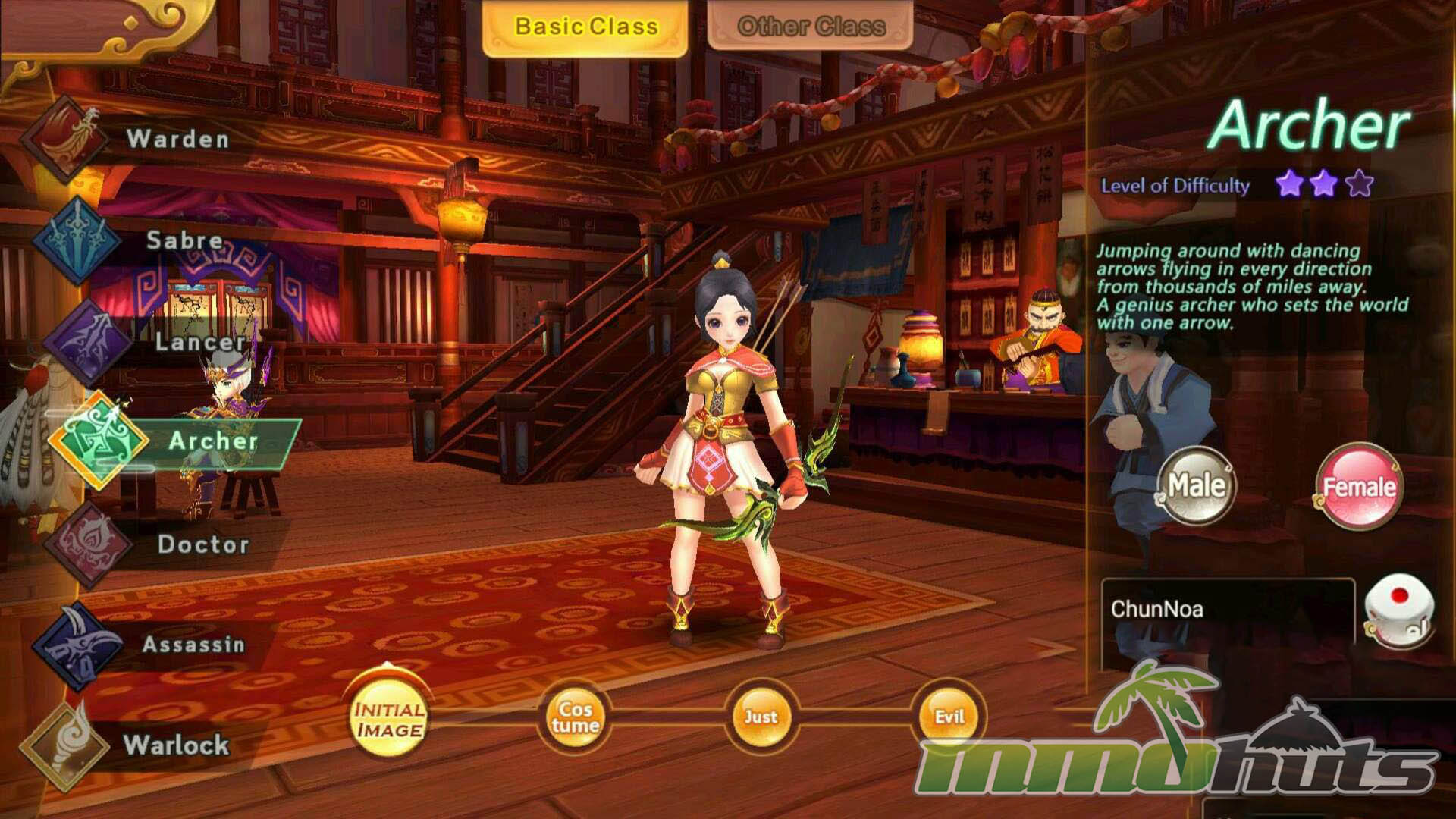Show the Initial Image appearance
1456x819 pixels.
(x=389, y=719)
